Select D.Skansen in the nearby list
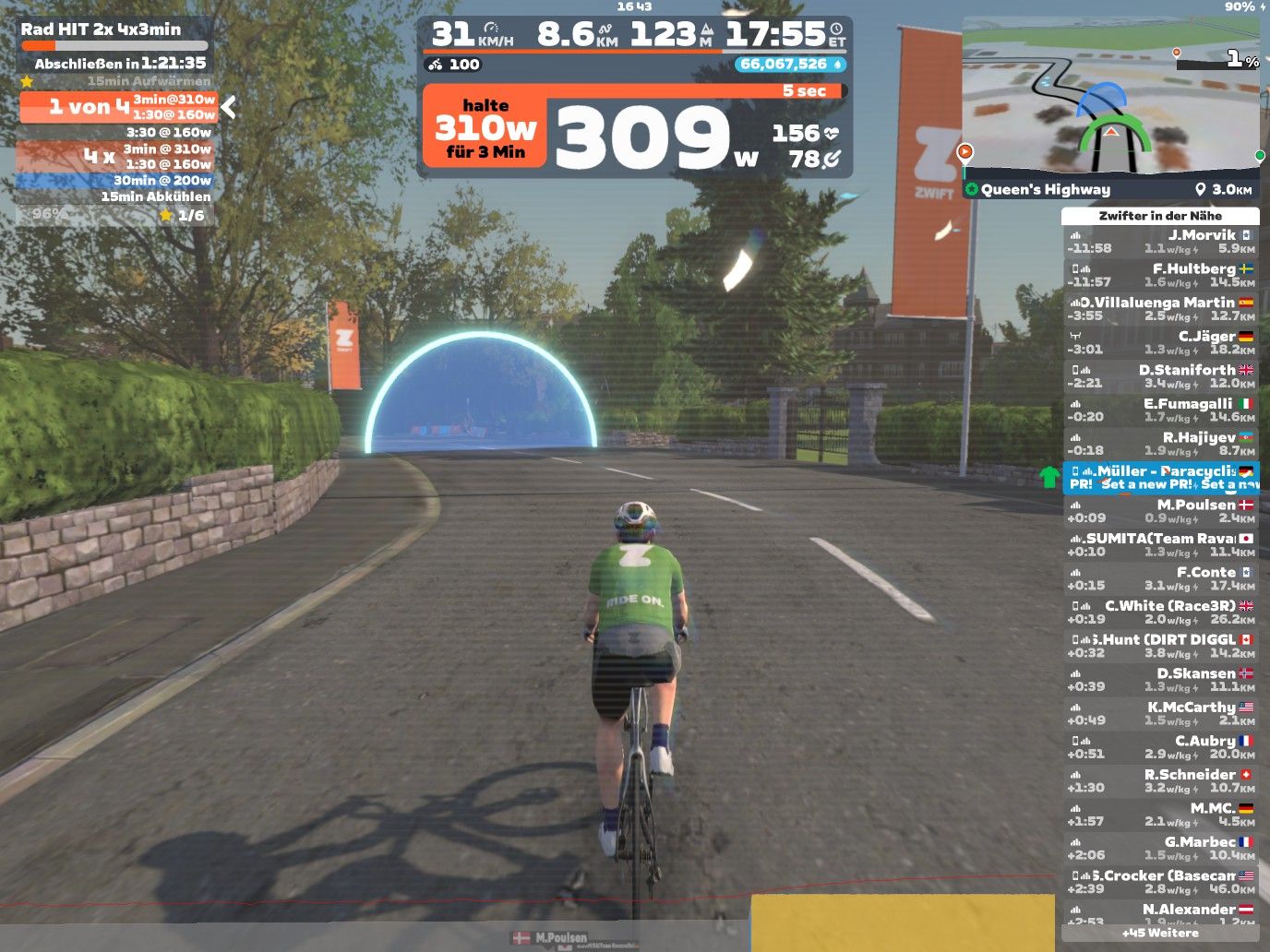The image size is (1270, 952). pyautogui.click(x=1160, y=680)
